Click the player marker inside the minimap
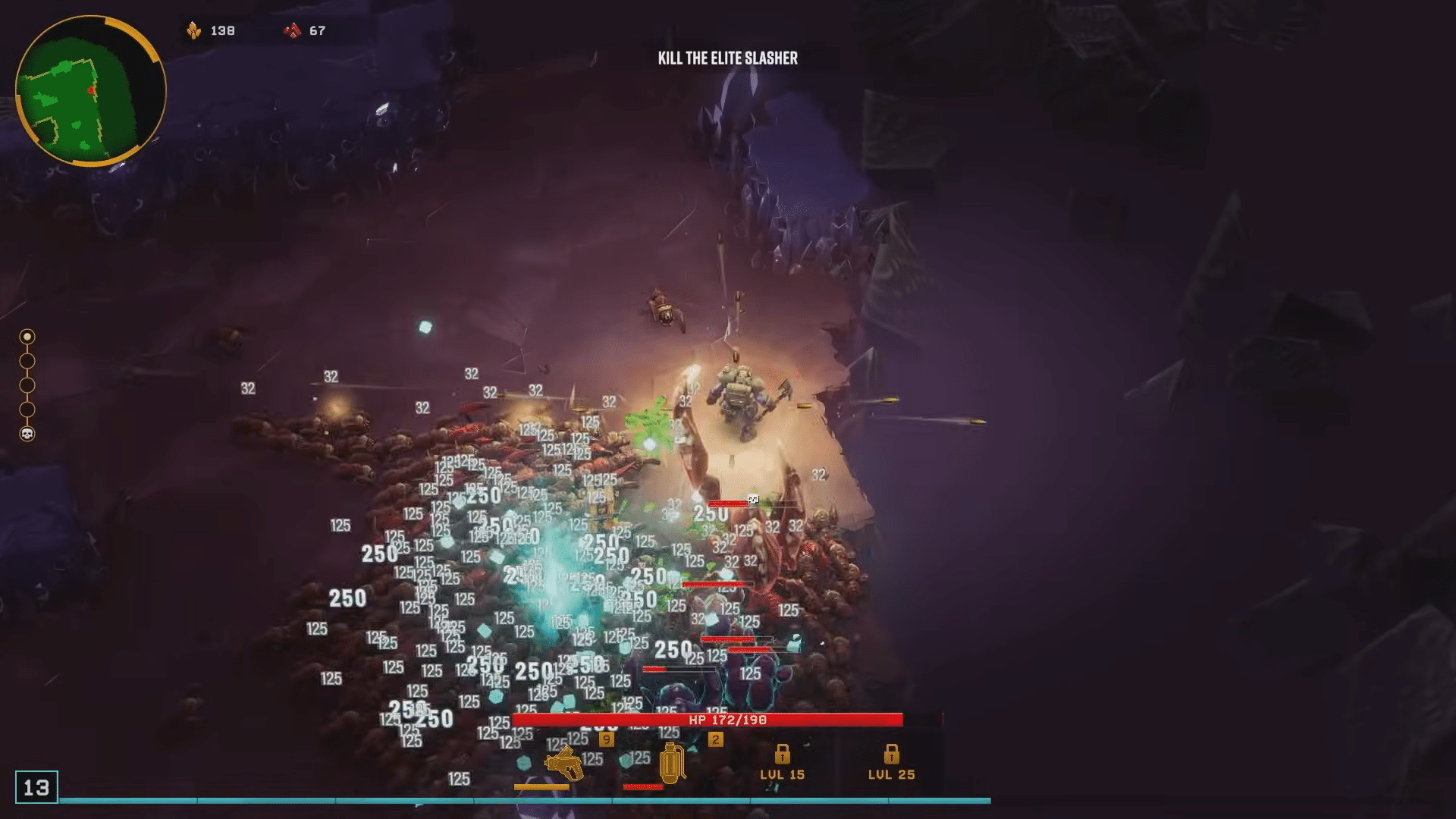Image resolution: width=1456 pixels, height=819 pixels. [91, 89]
